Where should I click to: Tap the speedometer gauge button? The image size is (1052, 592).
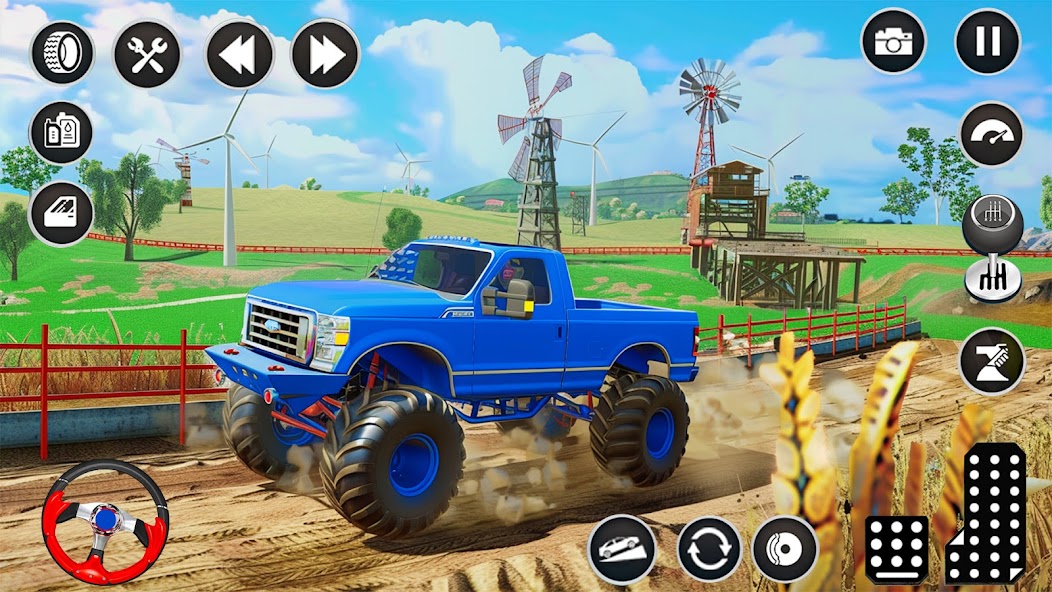(x=991, y=134)
